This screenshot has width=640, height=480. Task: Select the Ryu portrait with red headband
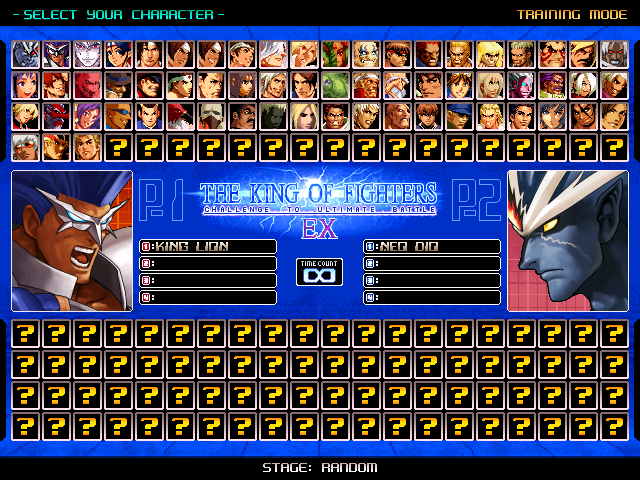pos(398,54)
